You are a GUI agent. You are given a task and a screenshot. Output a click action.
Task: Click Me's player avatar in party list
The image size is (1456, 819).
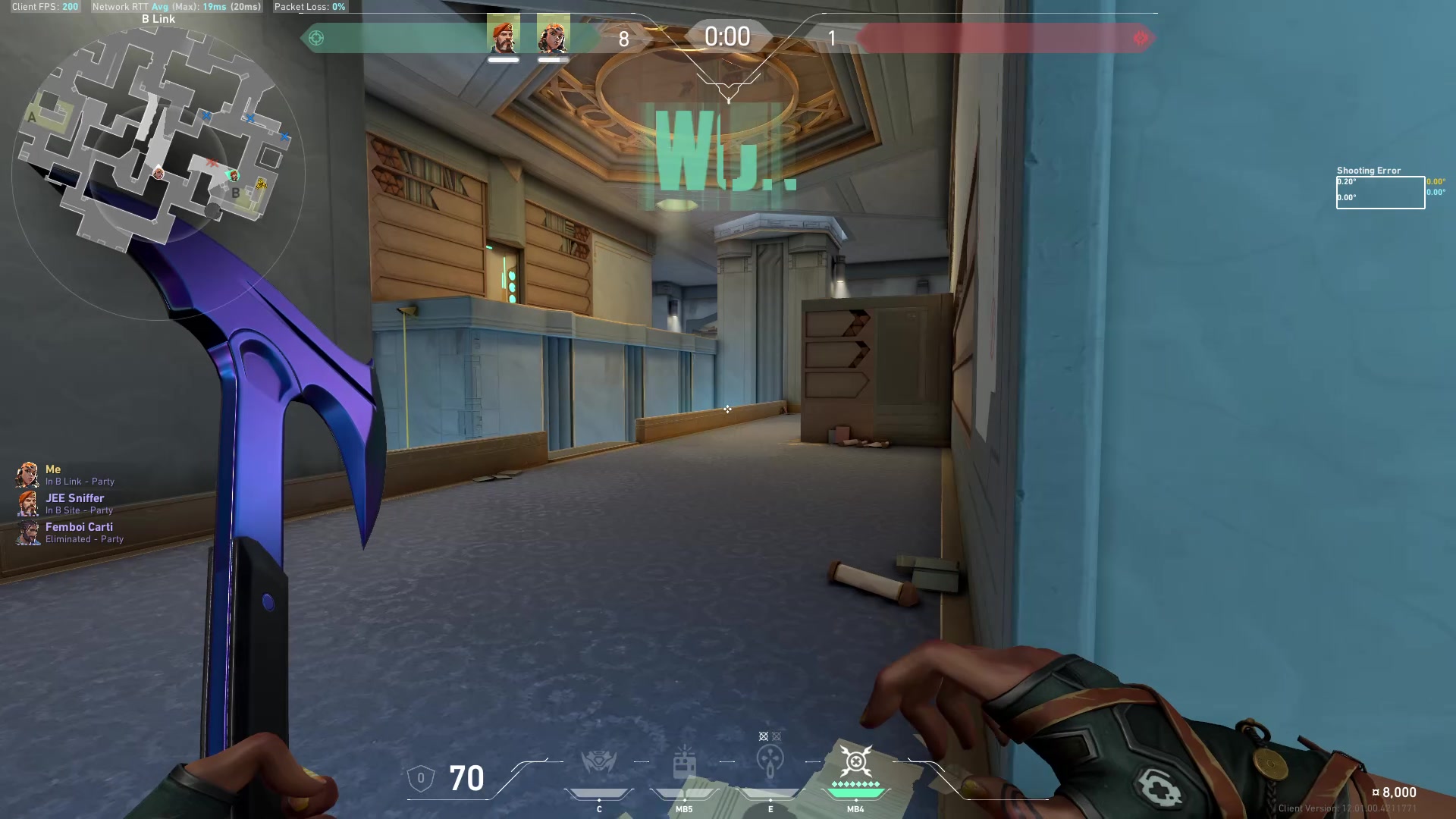pos(29,475)
